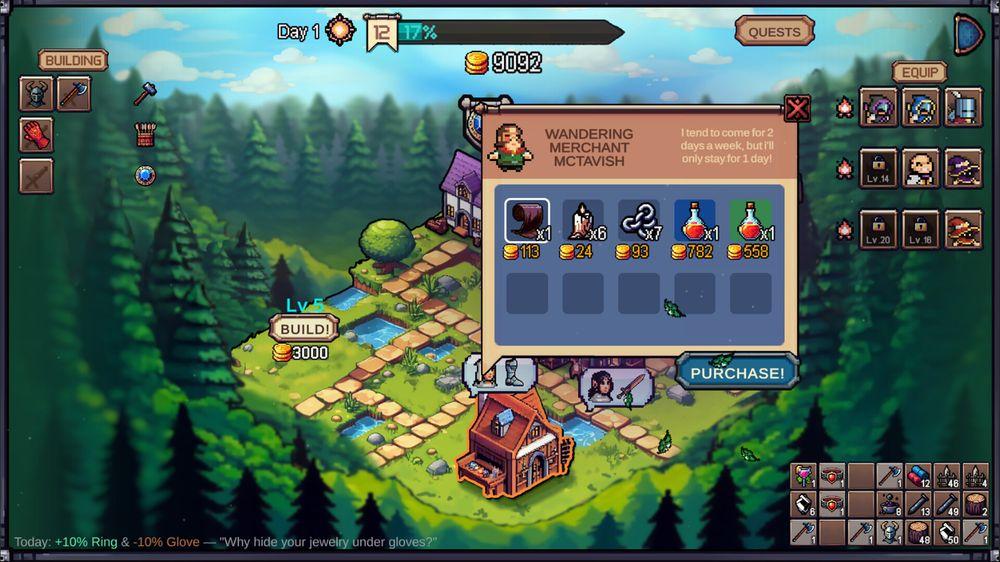Image resolution: width=1000 pixels, height=562 pixels.
Task: Select the red potion costing 782 gold
Action: click(694, 221)
